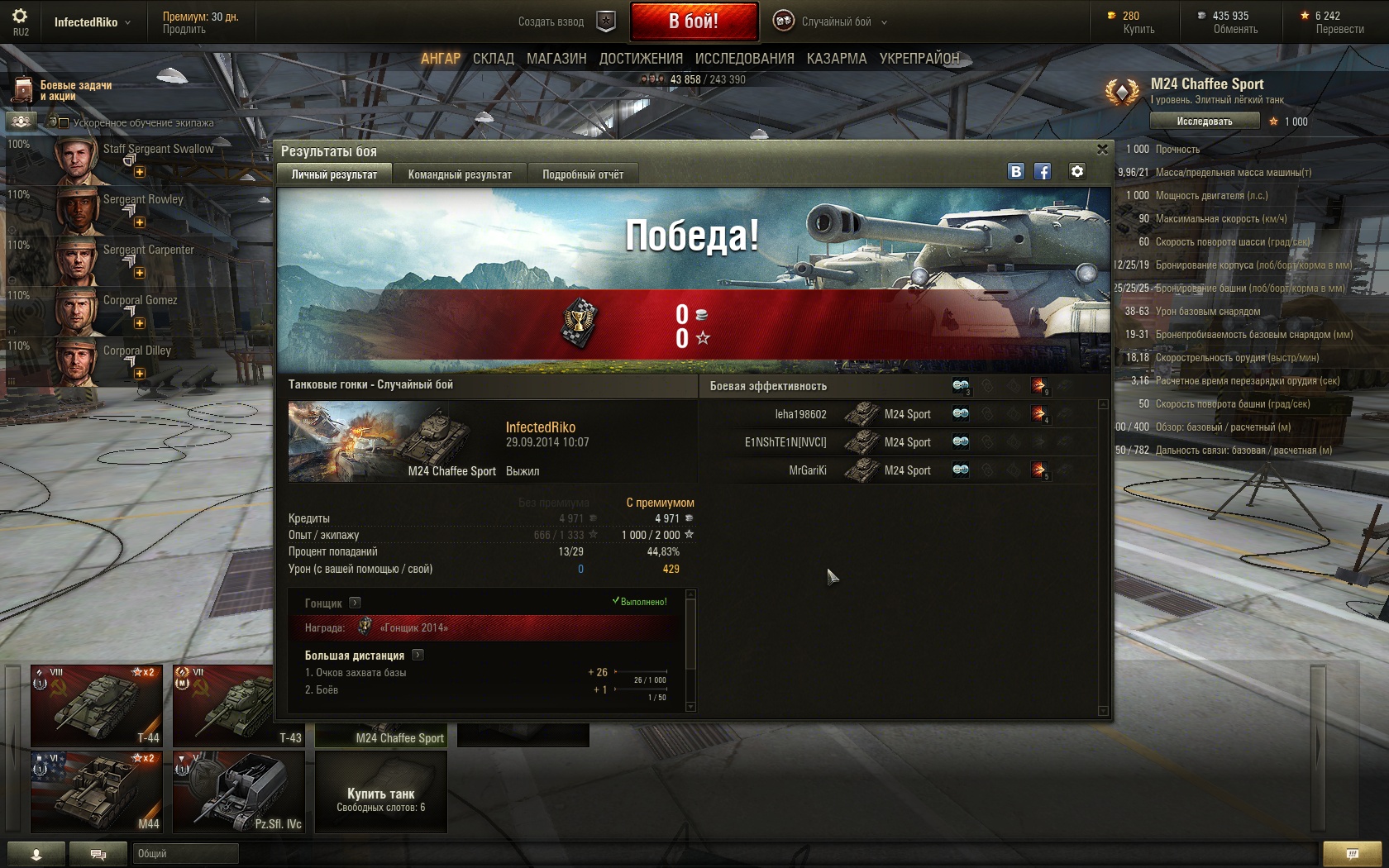Go to the МАГАЗИН section
The height and width of the screenshot is (868, 1389).
[x=556, y=59]
